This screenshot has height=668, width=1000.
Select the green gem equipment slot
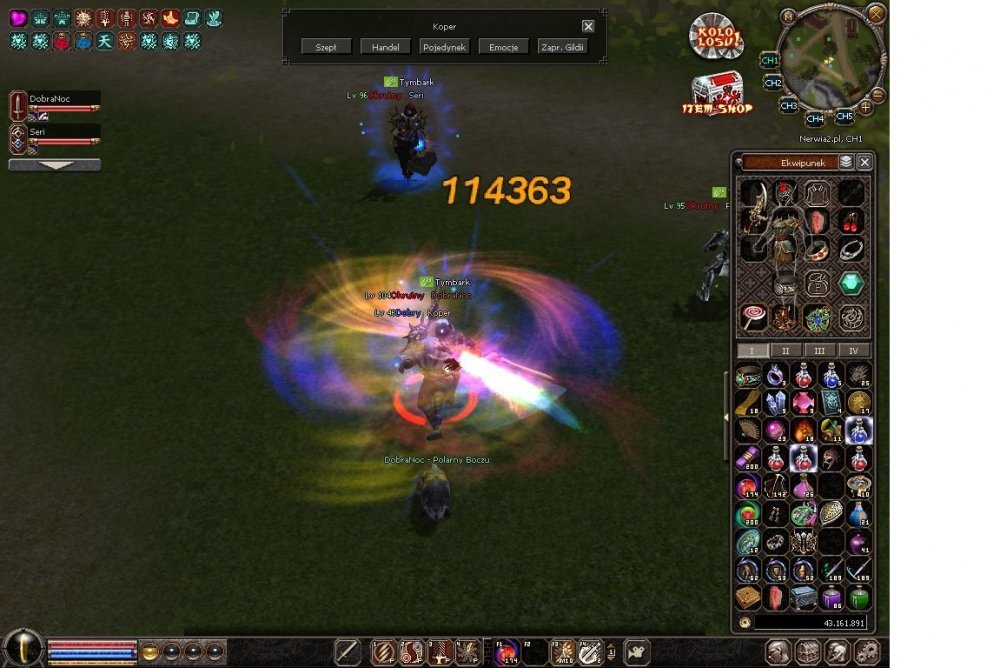pos(850,283)
